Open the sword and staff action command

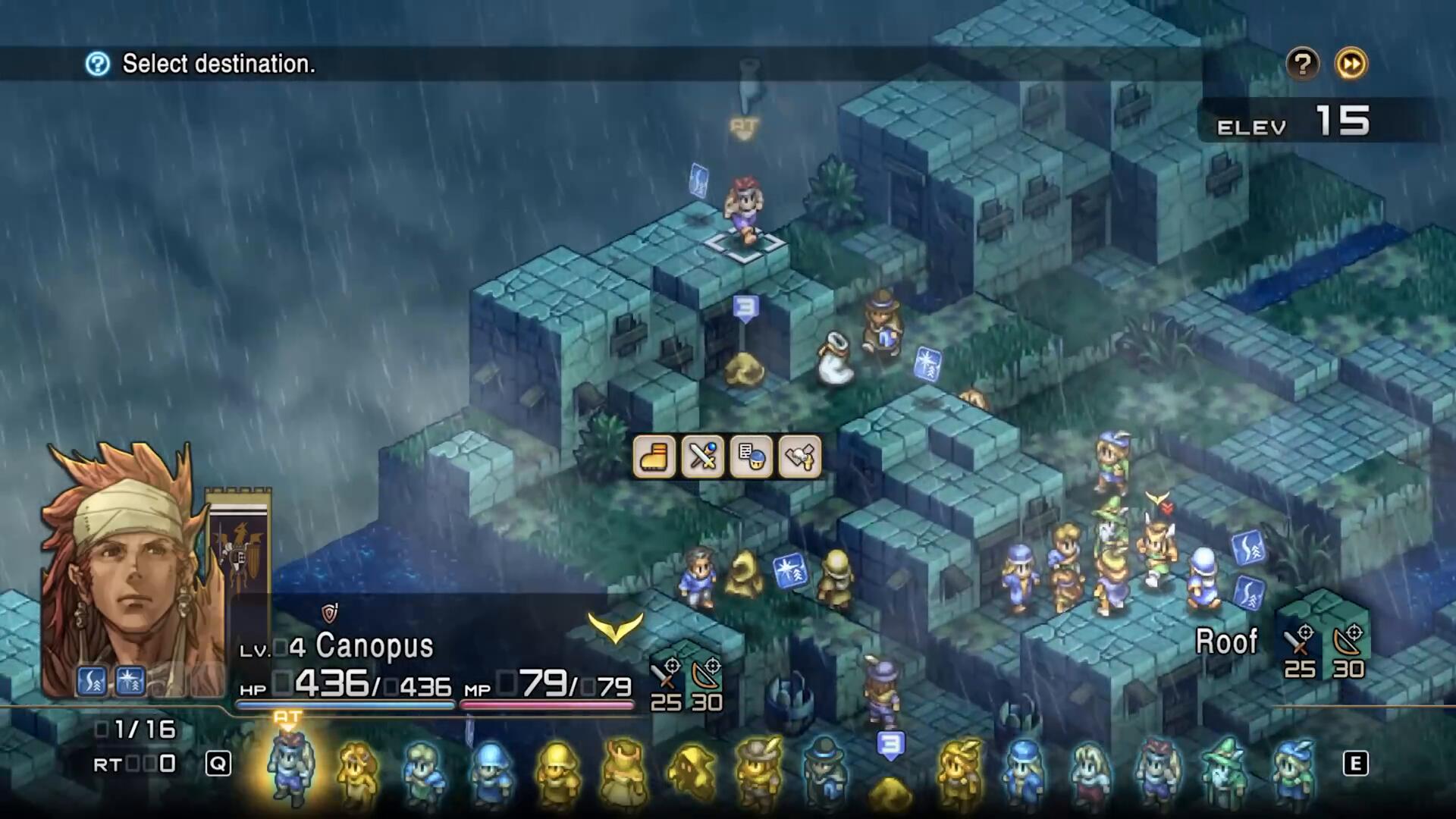[702, 457]
